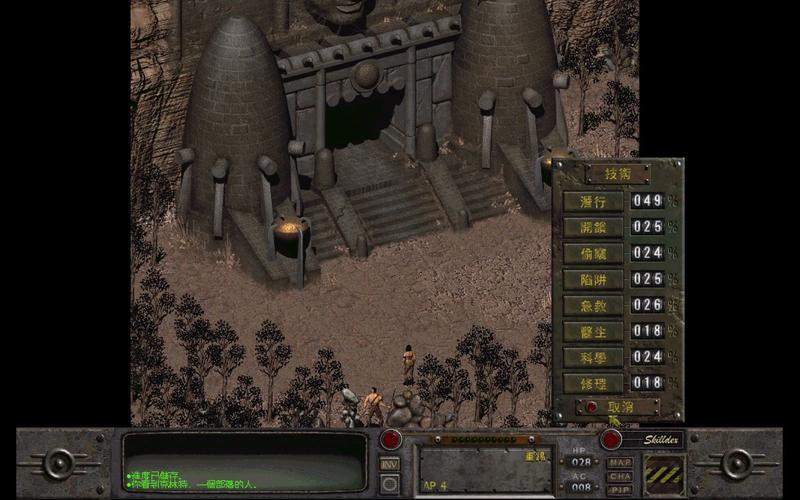The image size is (800, 500).
Task: Click the green message log display
Action: [x=245, y=461]
